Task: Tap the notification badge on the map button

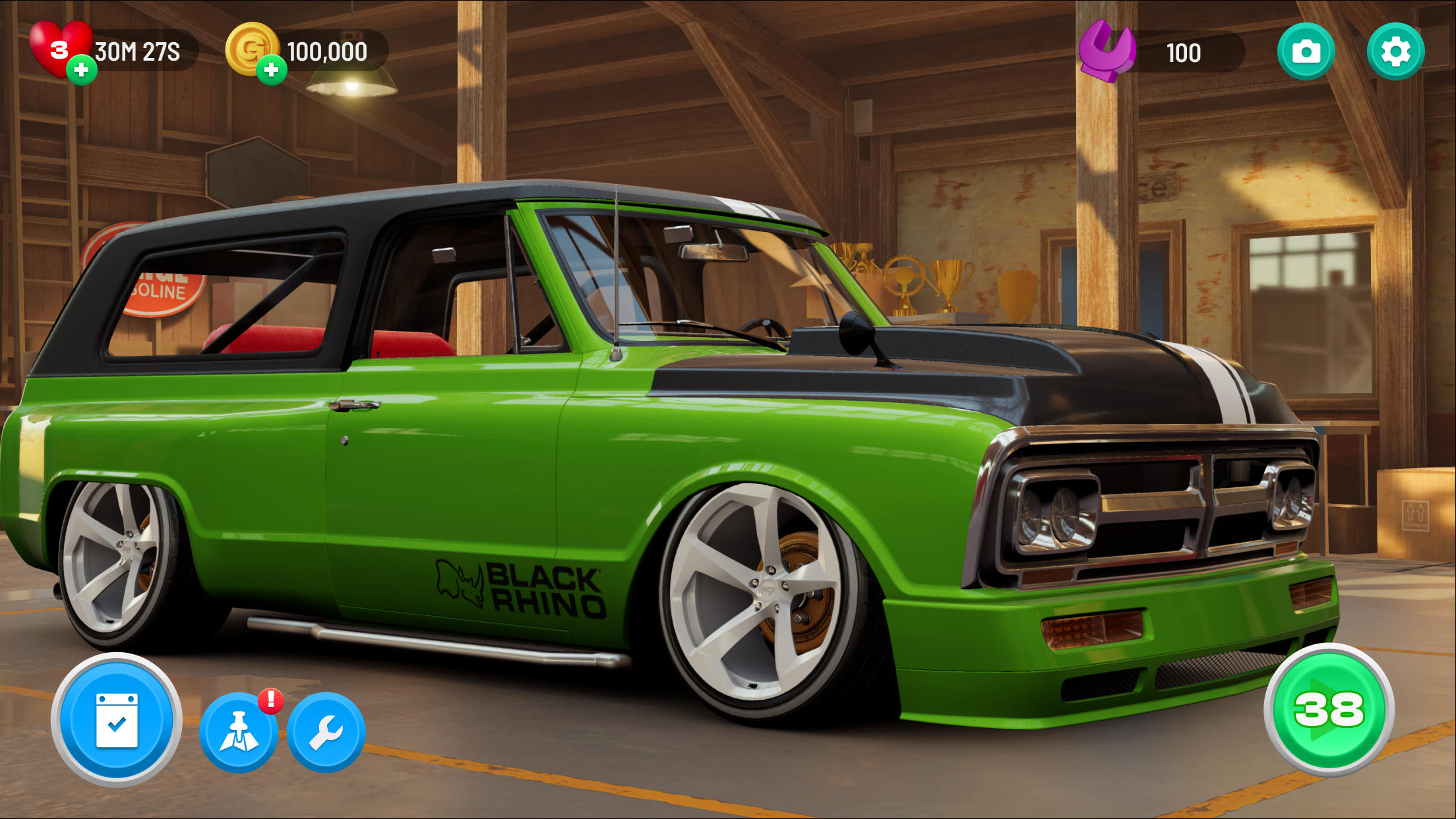Action: 269,702
